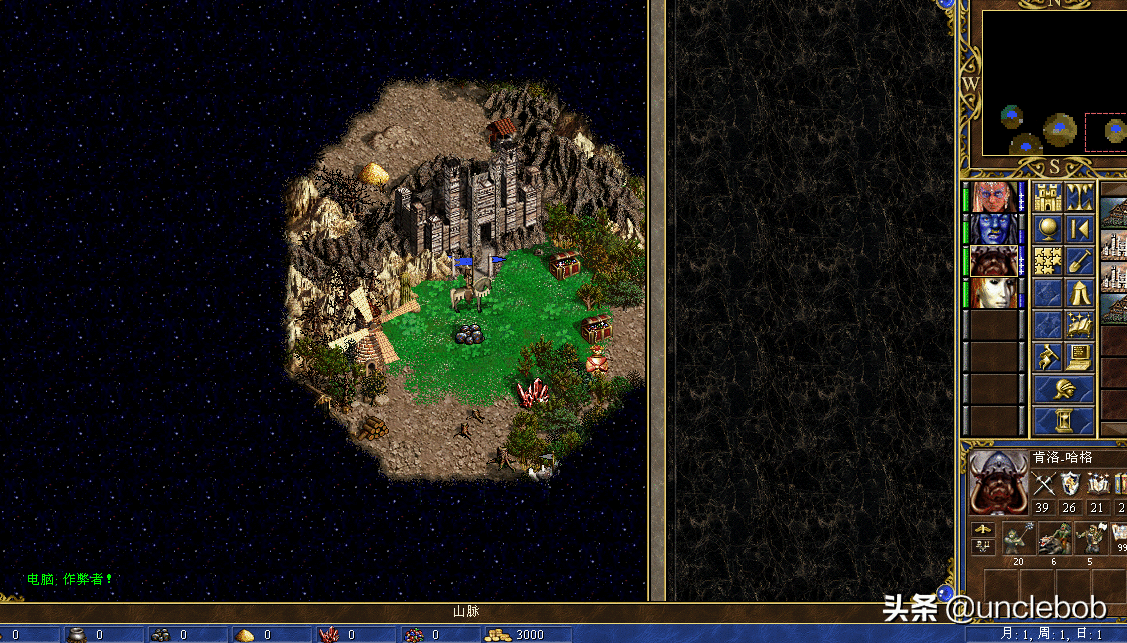Viewport: 1127px width, 643px height.
Task: Open system options computer button
Action: (1079, 357)
